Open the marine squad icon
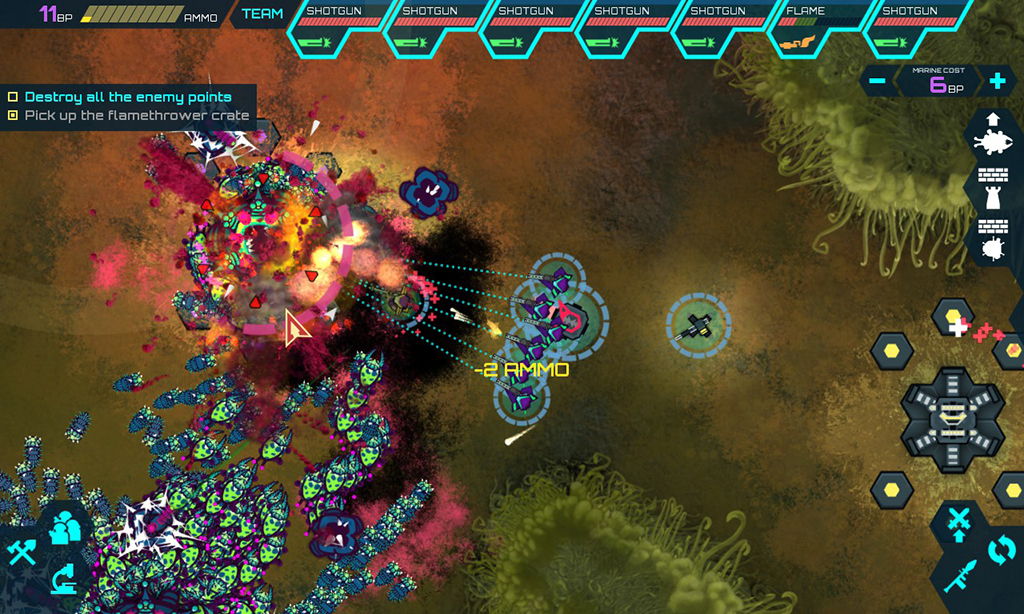 pos(66,527)
